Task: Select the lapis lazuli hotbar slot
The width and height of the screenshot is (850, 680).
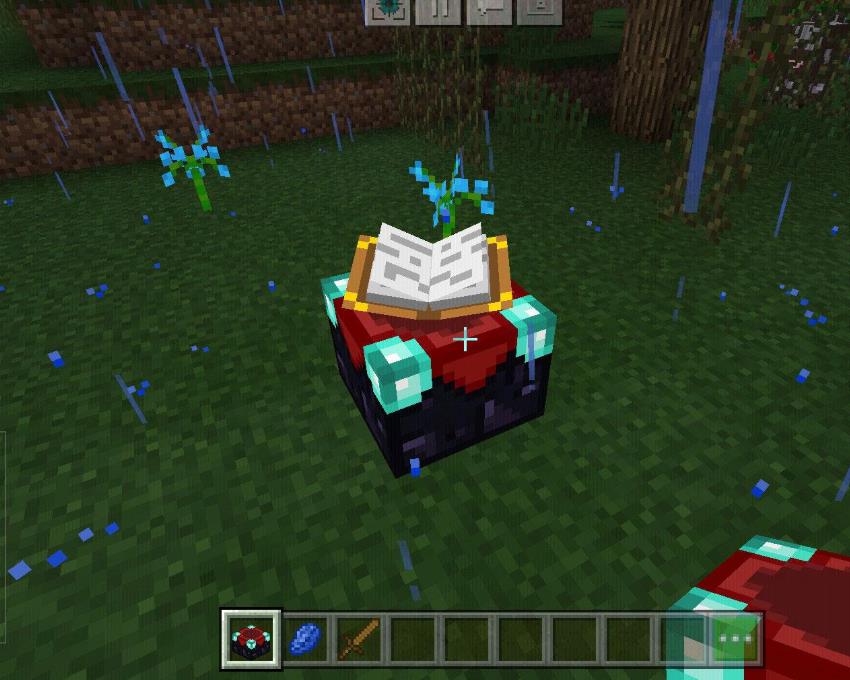Action: click(x=304, y=638)
